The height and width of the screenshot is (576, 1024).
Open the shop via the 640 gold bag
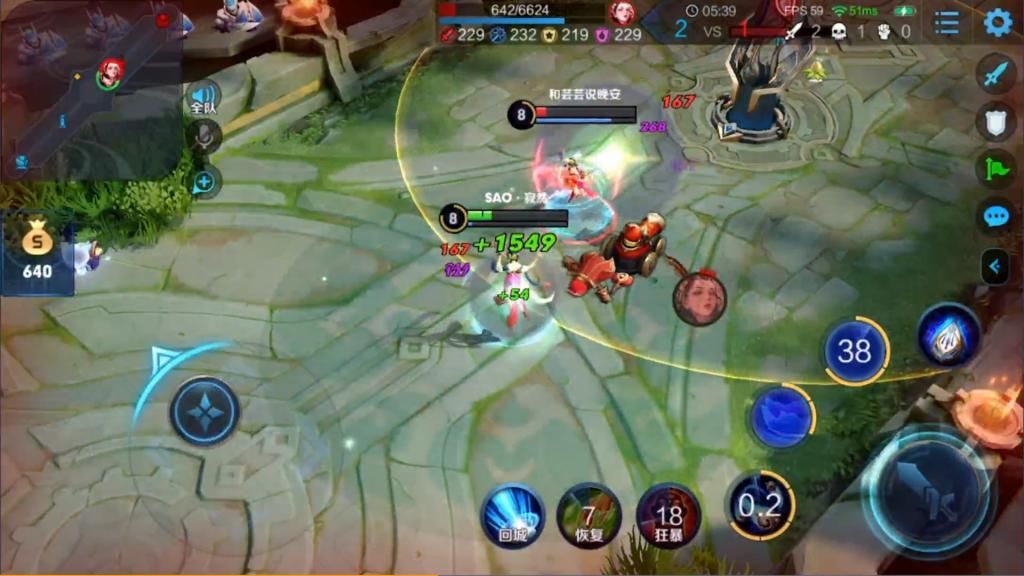37,249
